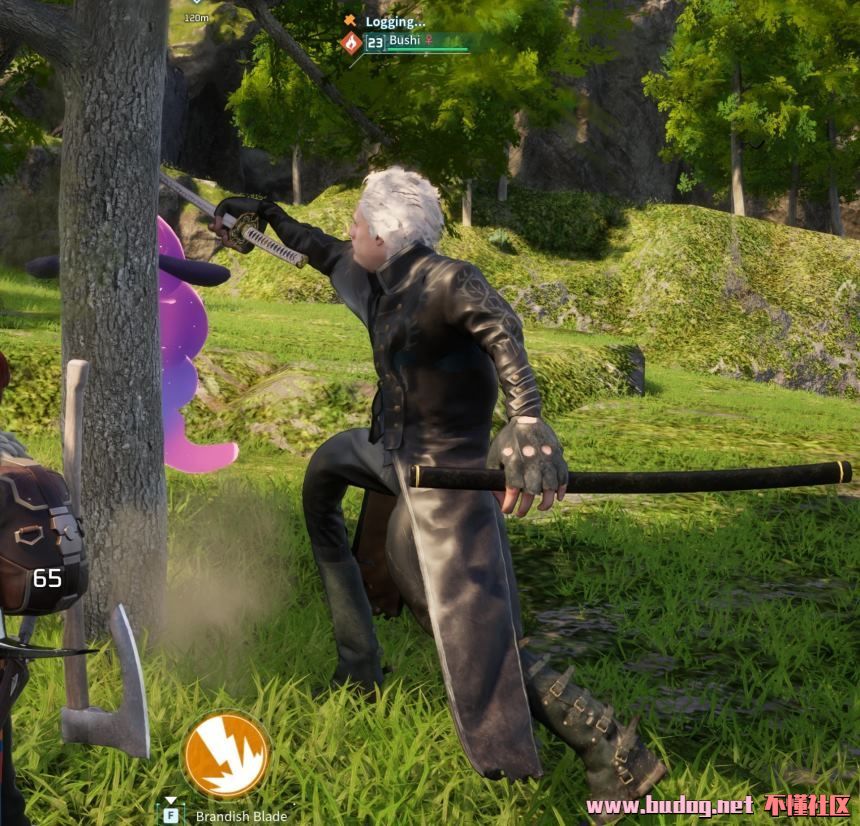Open the www.budog.net watermark link

[669, 805]
